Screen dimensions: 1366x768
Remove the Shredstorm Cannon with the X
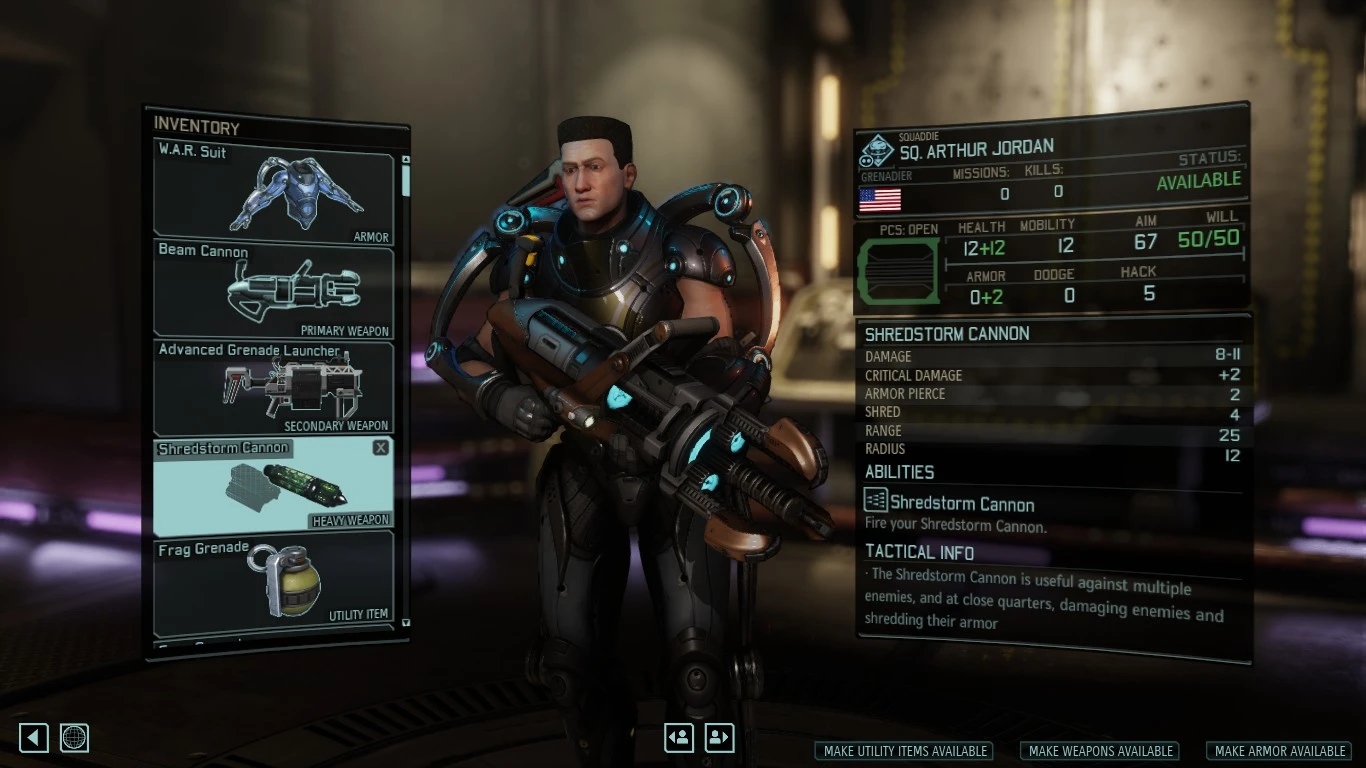pos(380,447)
